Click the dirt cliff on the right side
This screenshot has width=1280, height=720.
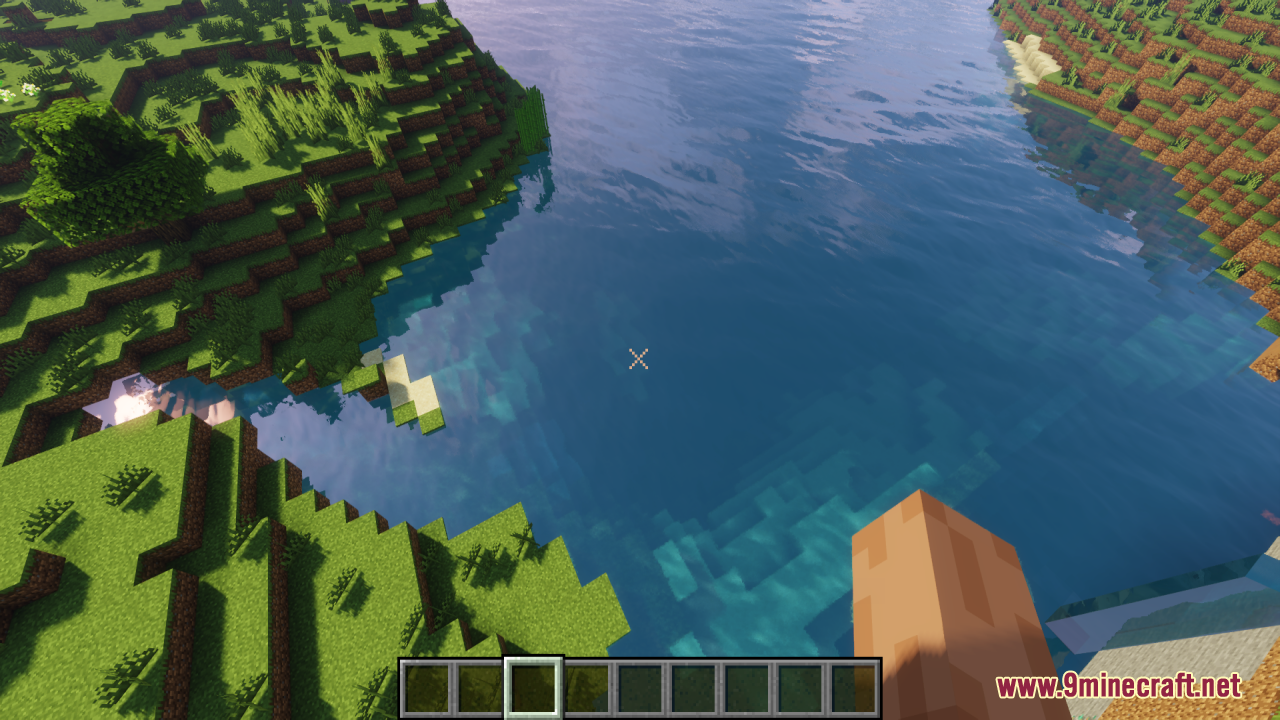(1180, 120)
